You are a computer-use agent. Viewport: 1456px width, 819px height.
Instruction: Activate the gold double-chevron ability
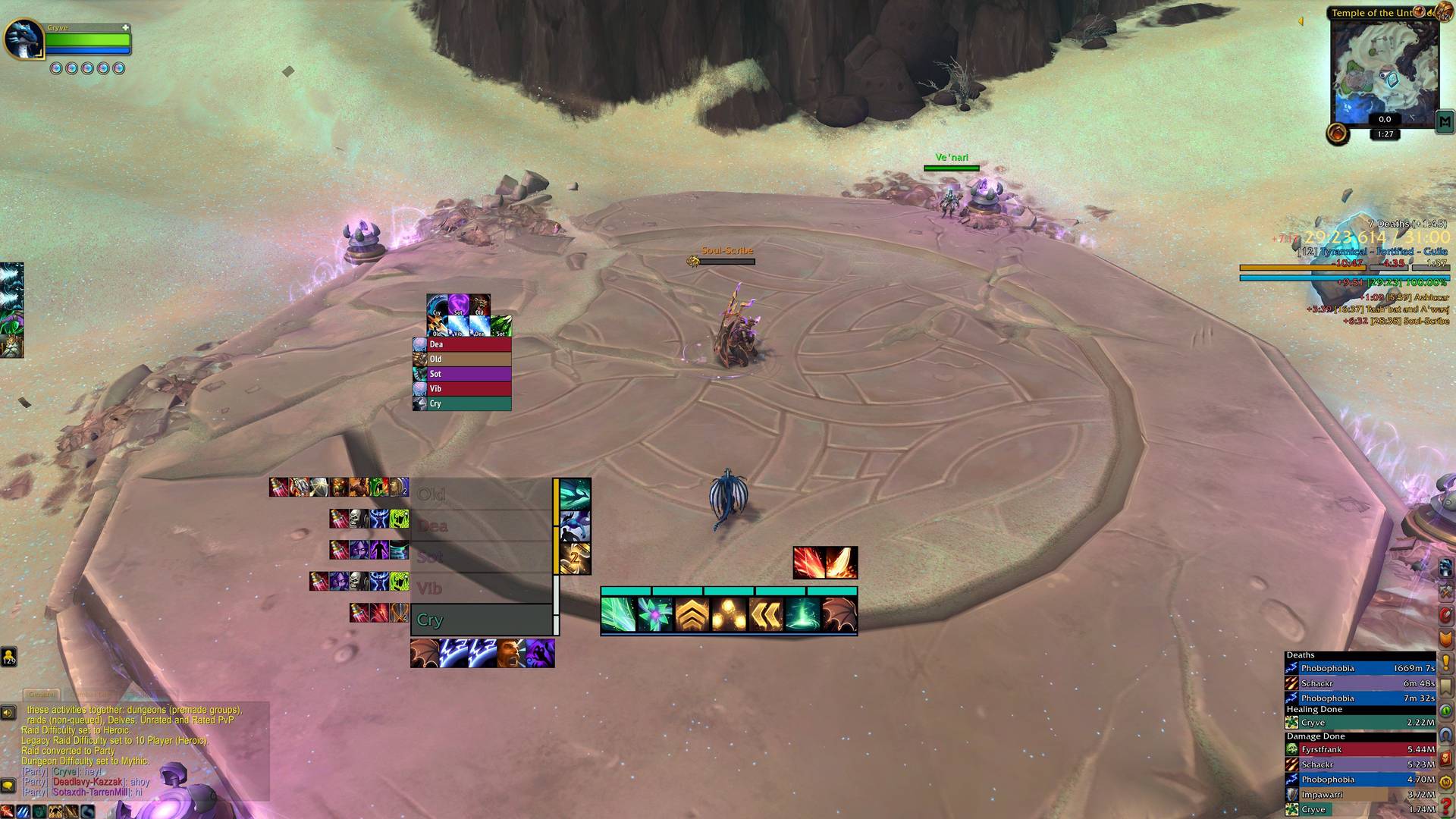pos(765,614)
